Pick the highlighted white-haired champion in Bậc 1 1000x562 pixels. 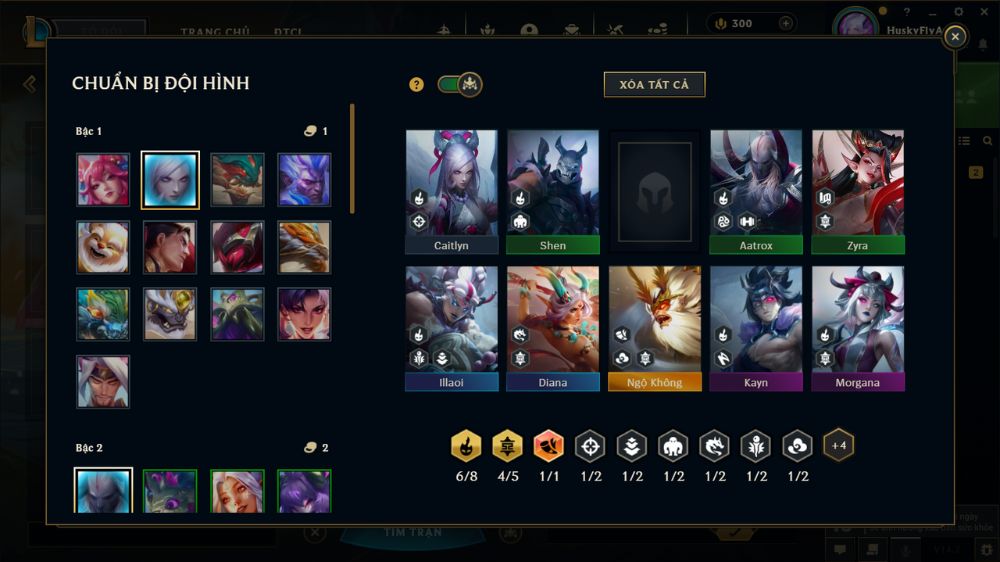(x=170, y=179)
